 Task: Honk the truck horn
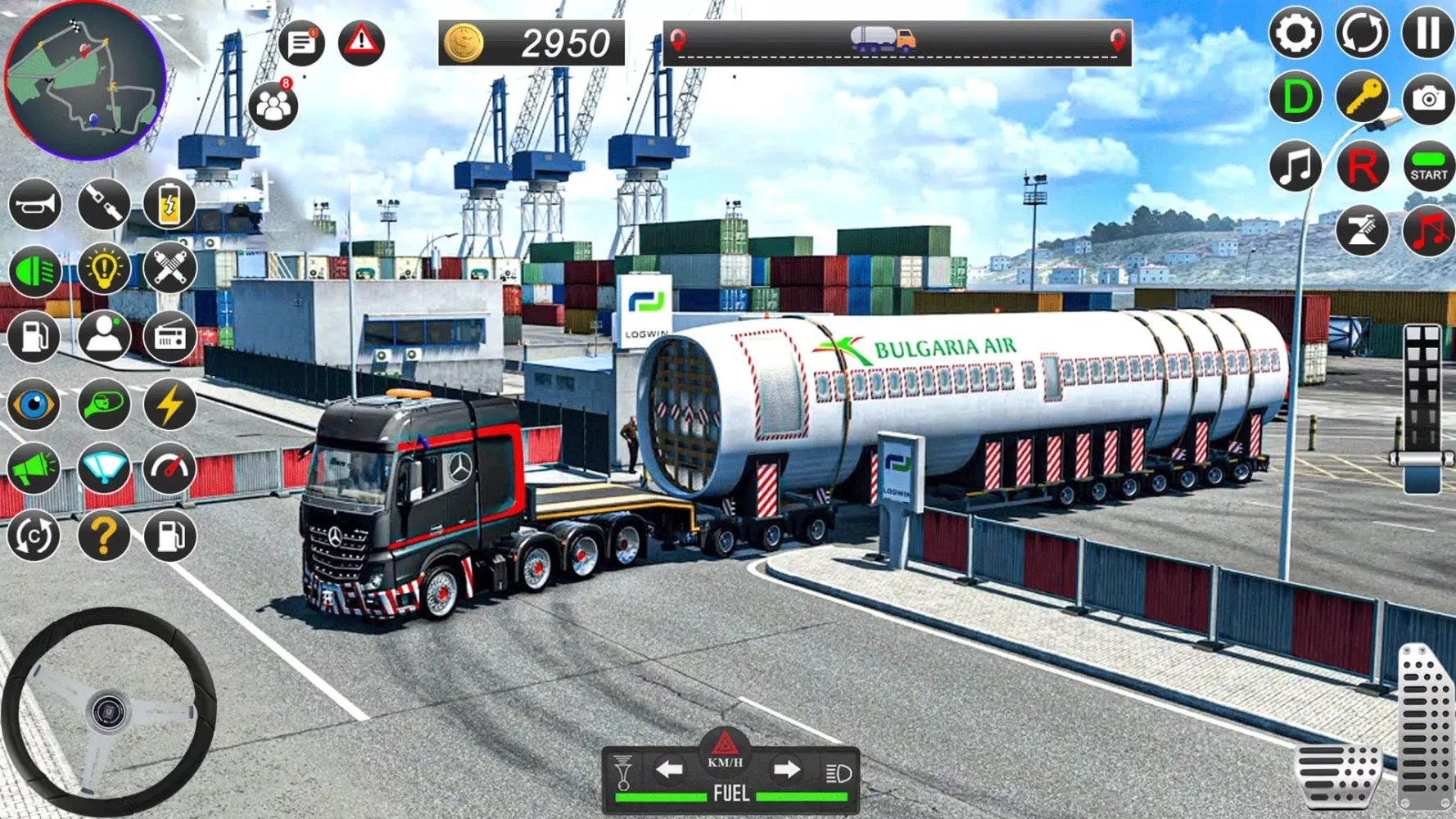click(34, 204)
